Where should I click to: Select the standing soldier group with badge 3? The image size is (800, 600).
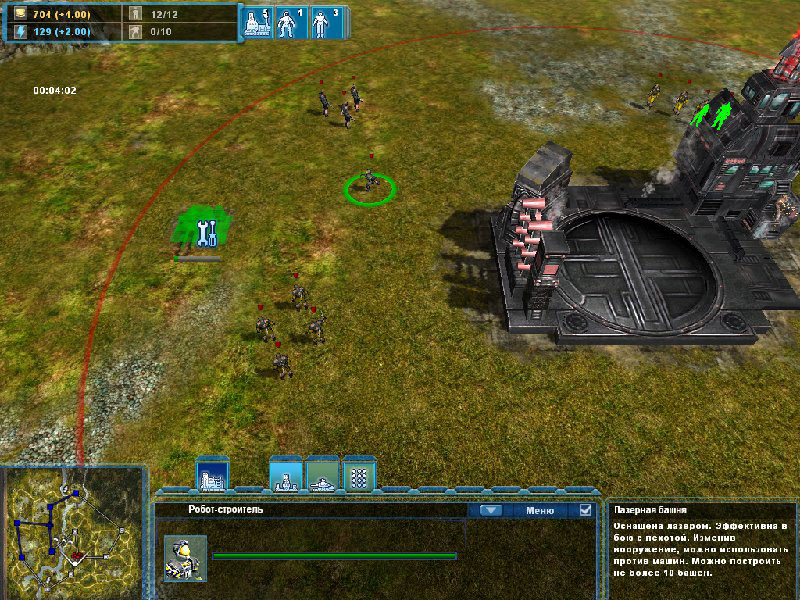[x=322, y=22]
